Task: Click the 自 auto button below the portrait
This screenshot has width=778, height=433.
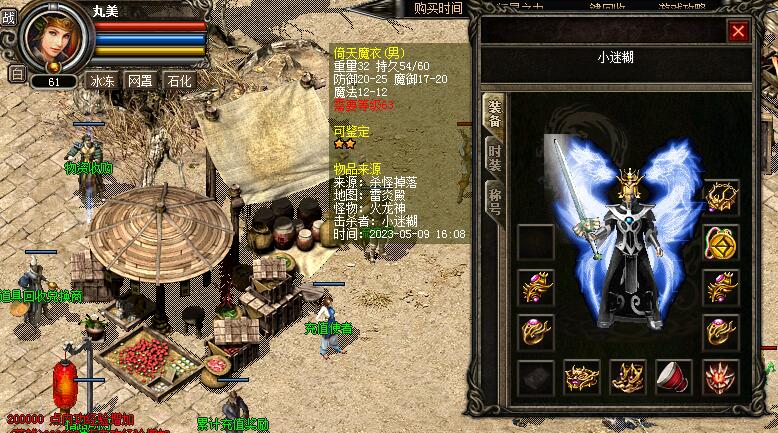Action: pyautogui.click(x=16, y=73)
